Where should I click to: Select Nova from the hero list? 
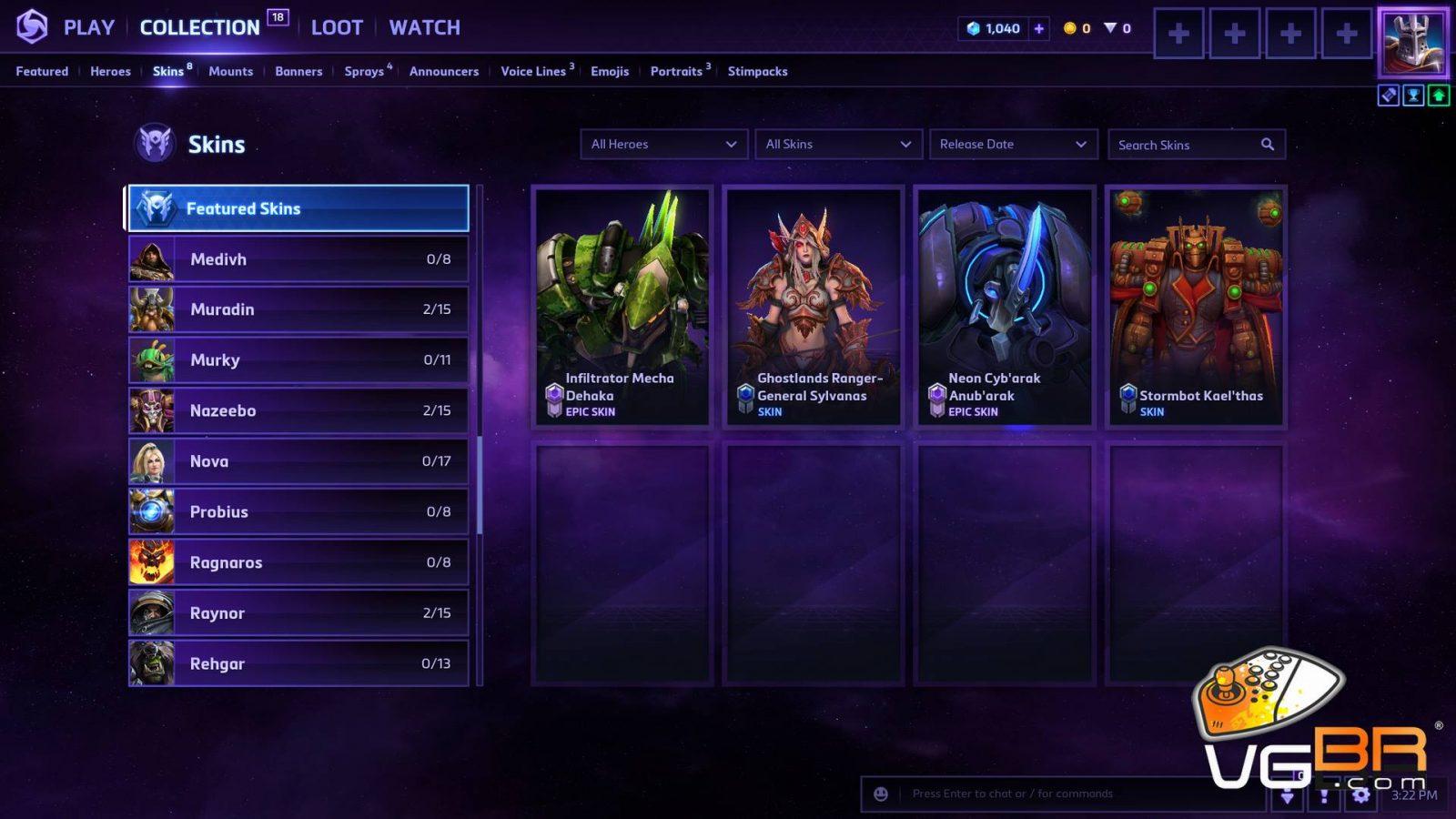pyautogui.click(x=298, y=461)
